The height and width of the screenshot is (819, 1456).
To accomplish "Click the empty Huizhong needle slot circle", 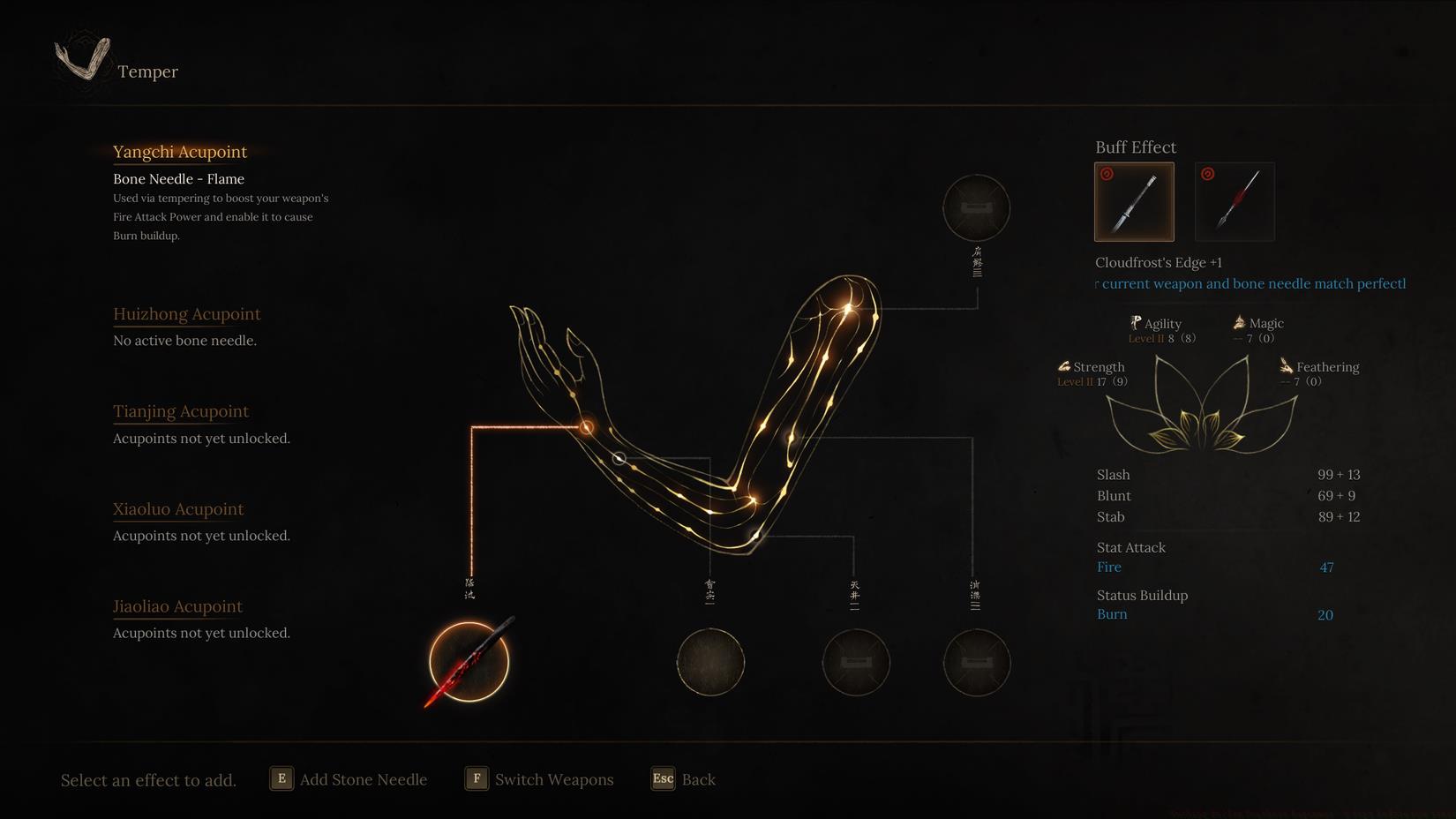I will 710,662.
